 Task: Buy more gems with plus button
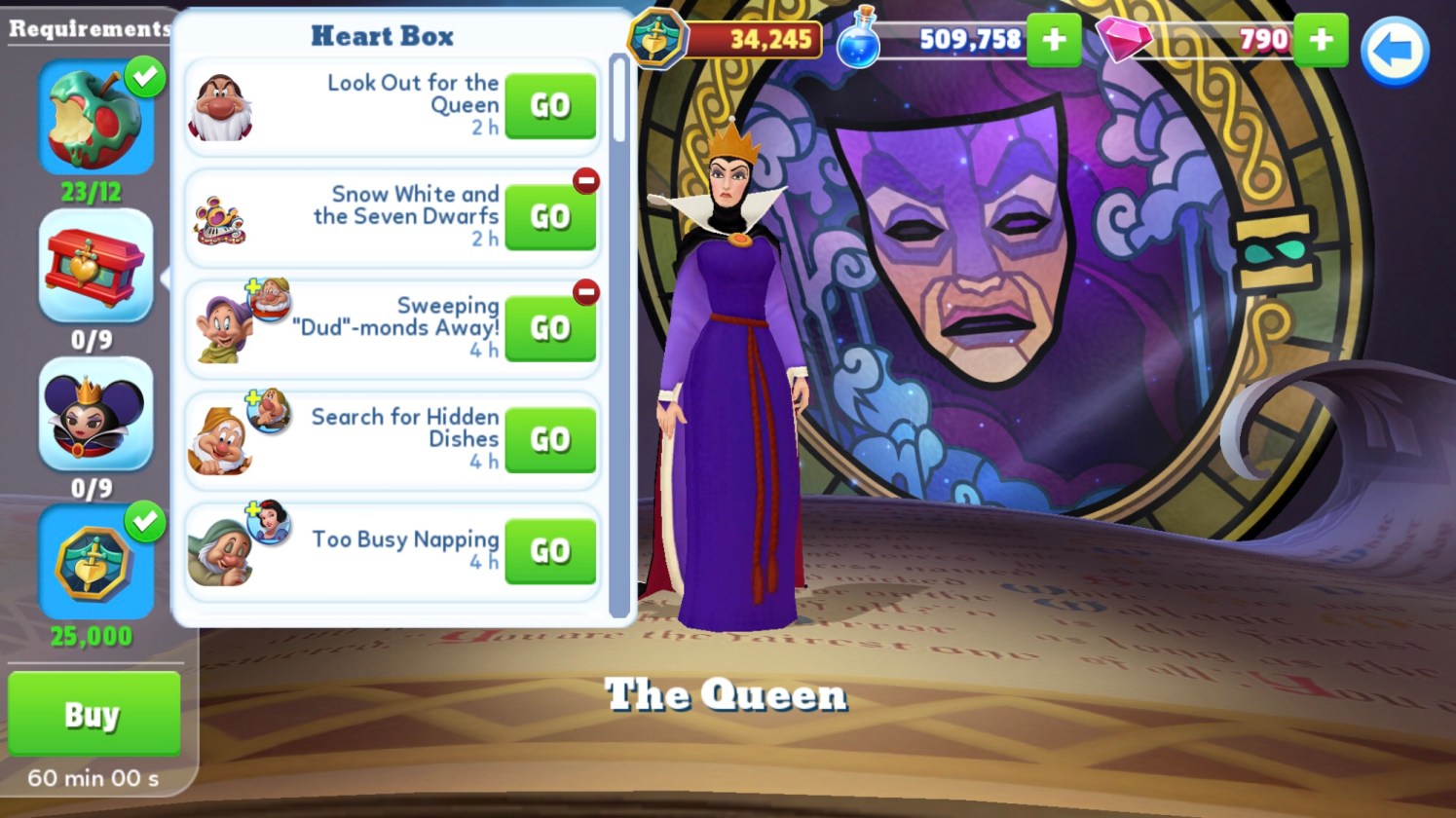pos(1321,40)
